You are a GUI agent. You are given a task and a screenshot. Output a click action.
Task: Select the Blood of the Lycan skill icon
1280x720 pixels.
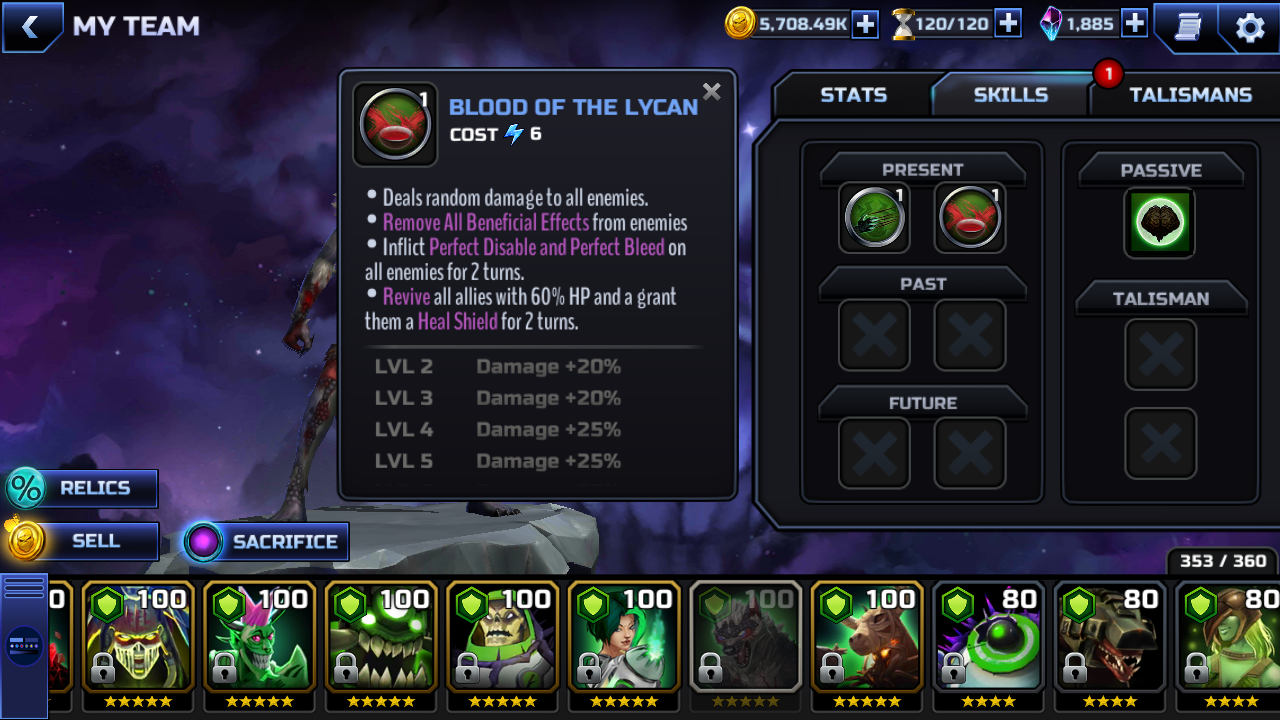pos(970,218)
